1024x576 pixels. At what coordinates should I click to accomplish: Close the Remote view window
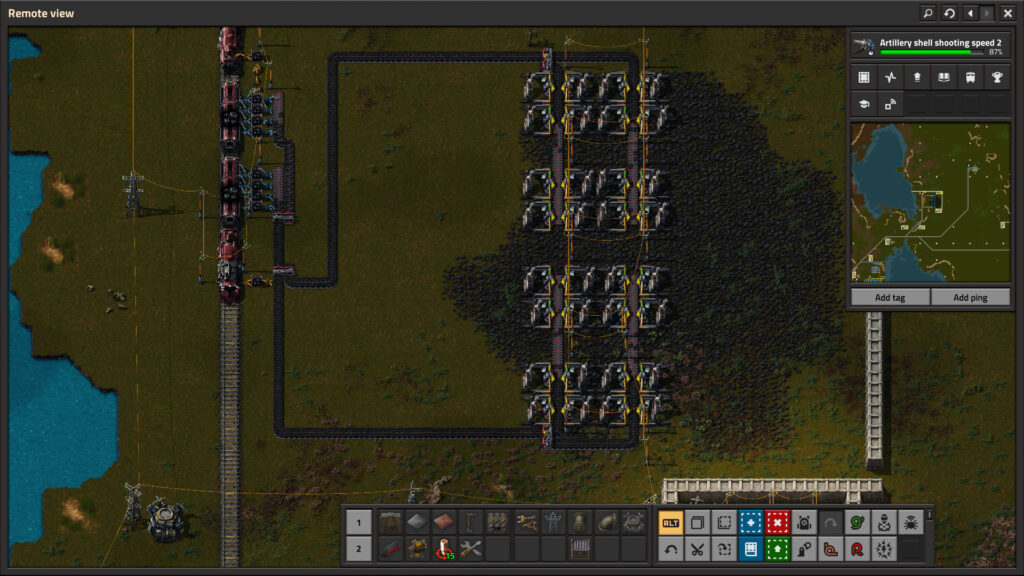[1007, 13]
